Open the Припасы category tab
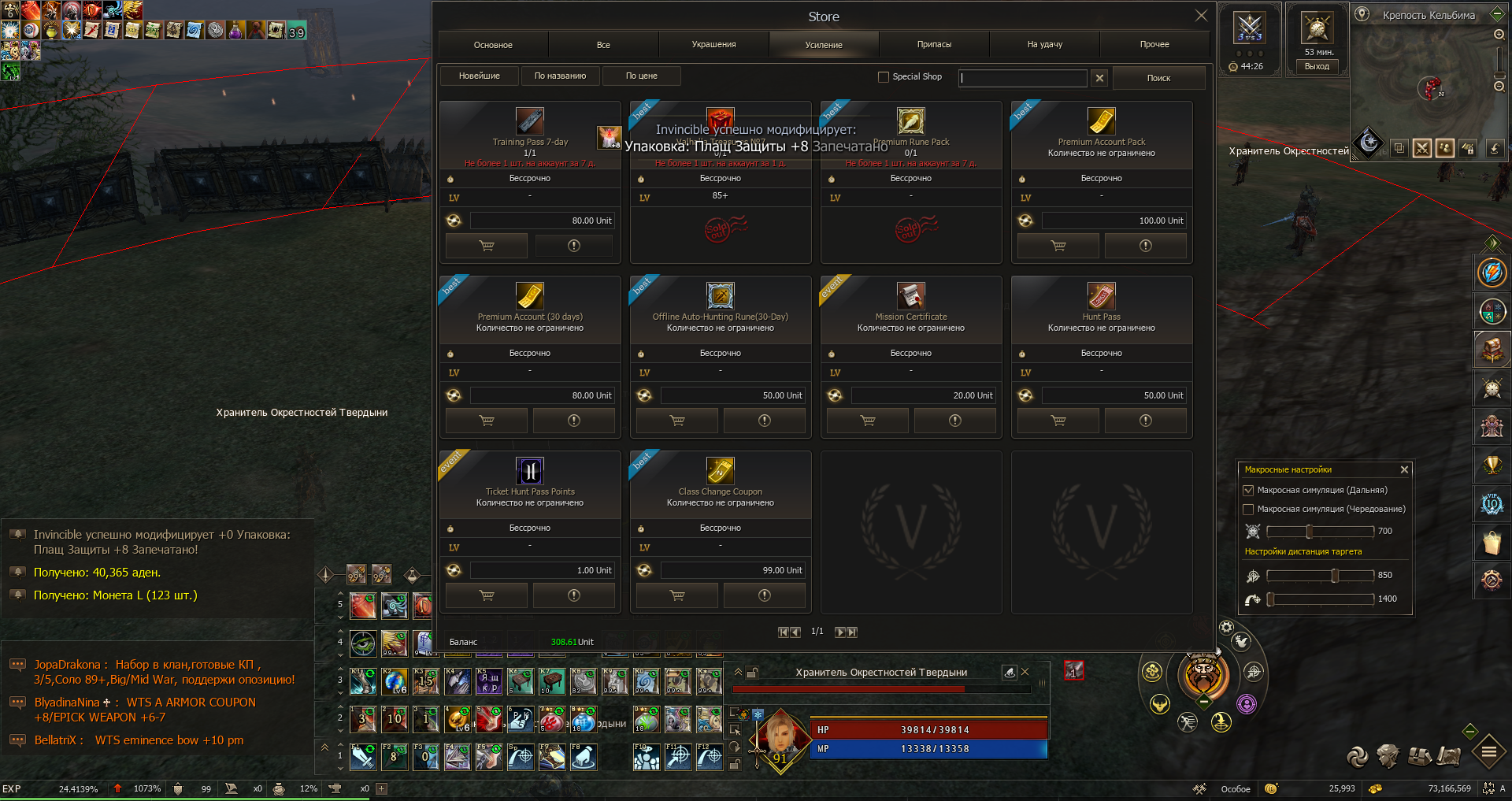Image resolution: width=1512 pixels, height=801 pixels. (934, 45)
